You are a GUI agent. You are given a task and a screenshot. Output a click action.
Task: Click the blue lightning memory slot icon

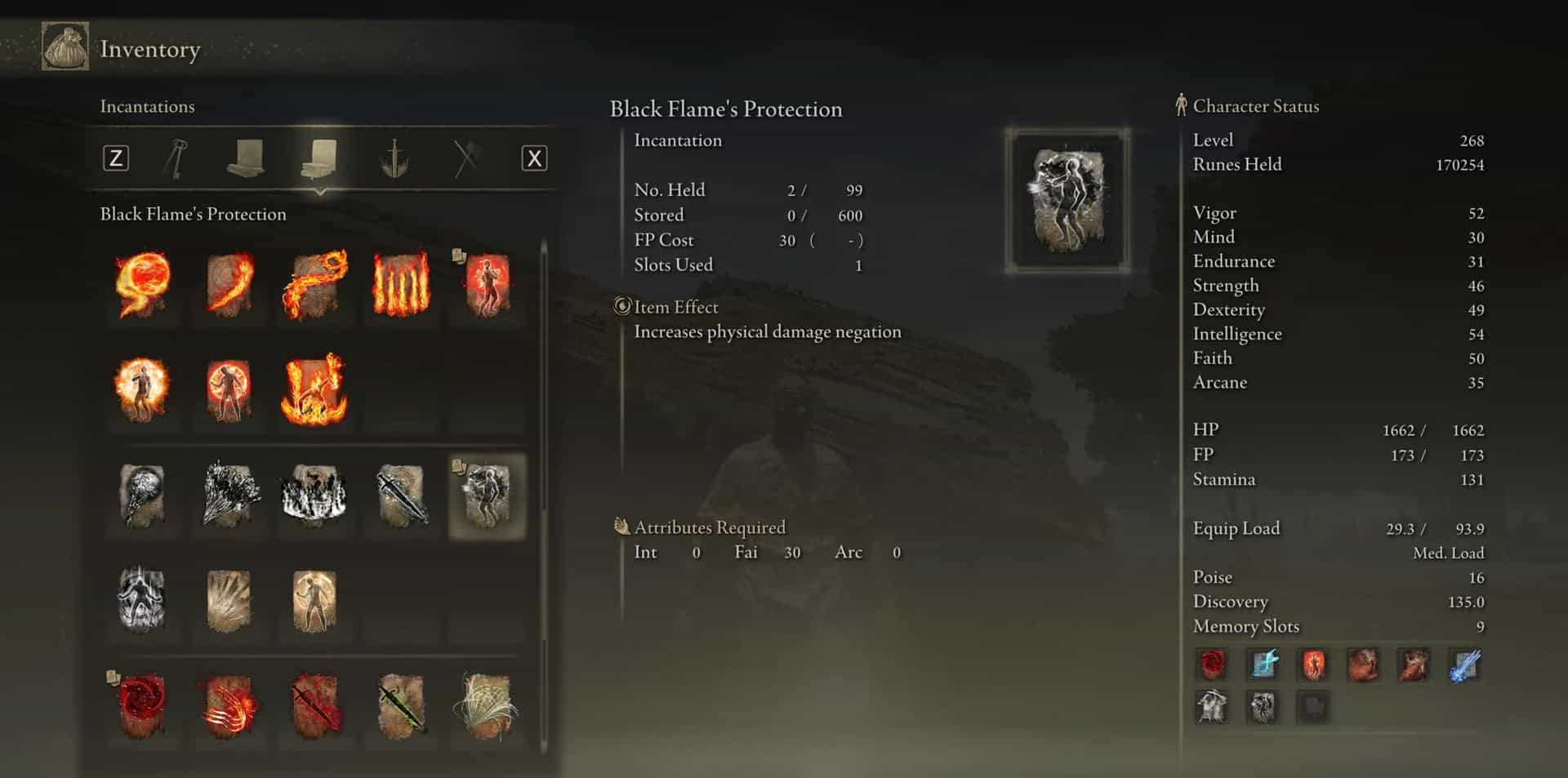click(x=1464, y=665)
